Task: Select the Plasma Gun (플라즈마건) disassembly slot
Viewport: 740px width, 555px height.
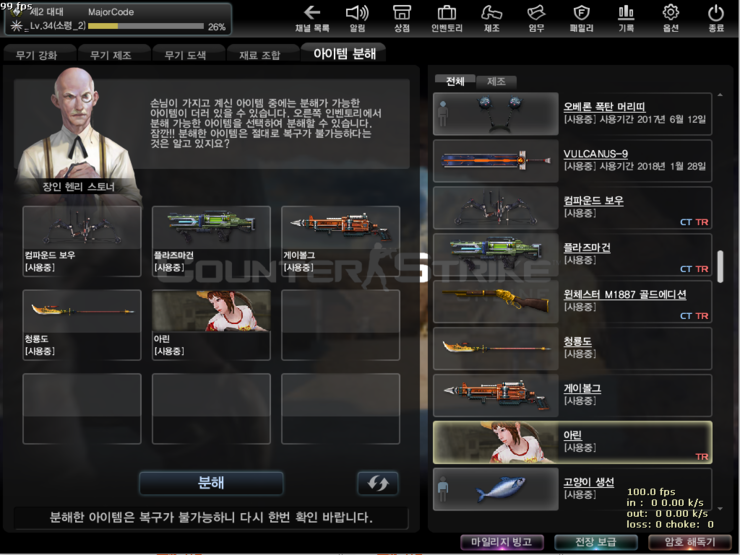Action: [x=211, y=240]
